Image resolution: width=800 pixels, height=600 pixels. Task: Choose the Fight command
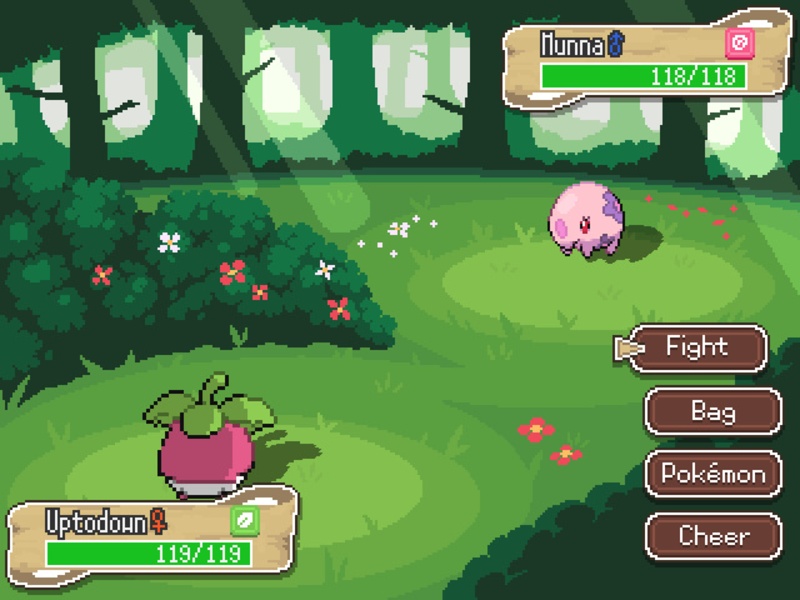tap(697, 348)
